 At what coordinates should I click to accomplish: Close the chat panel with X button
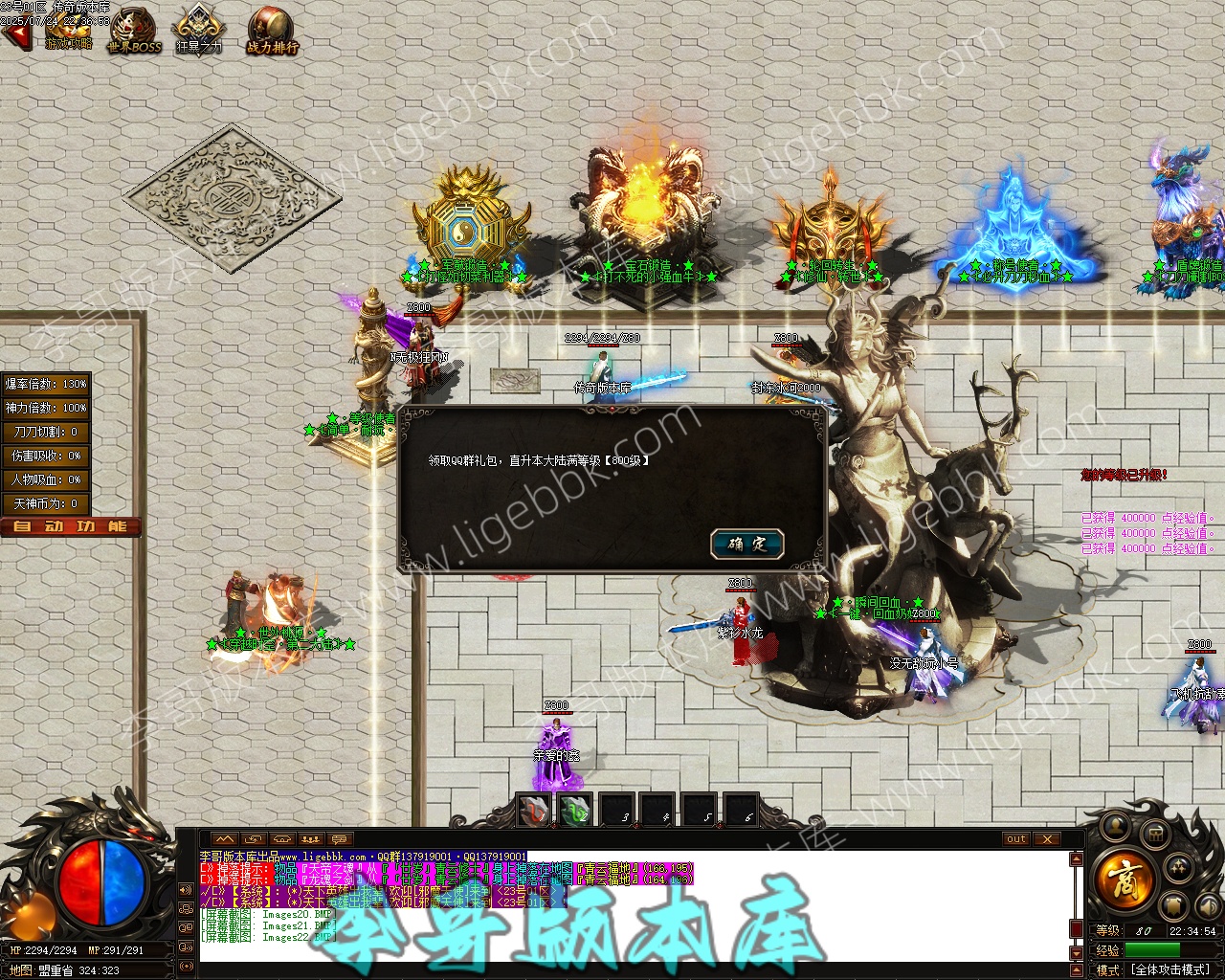(x=1048, y=839)
